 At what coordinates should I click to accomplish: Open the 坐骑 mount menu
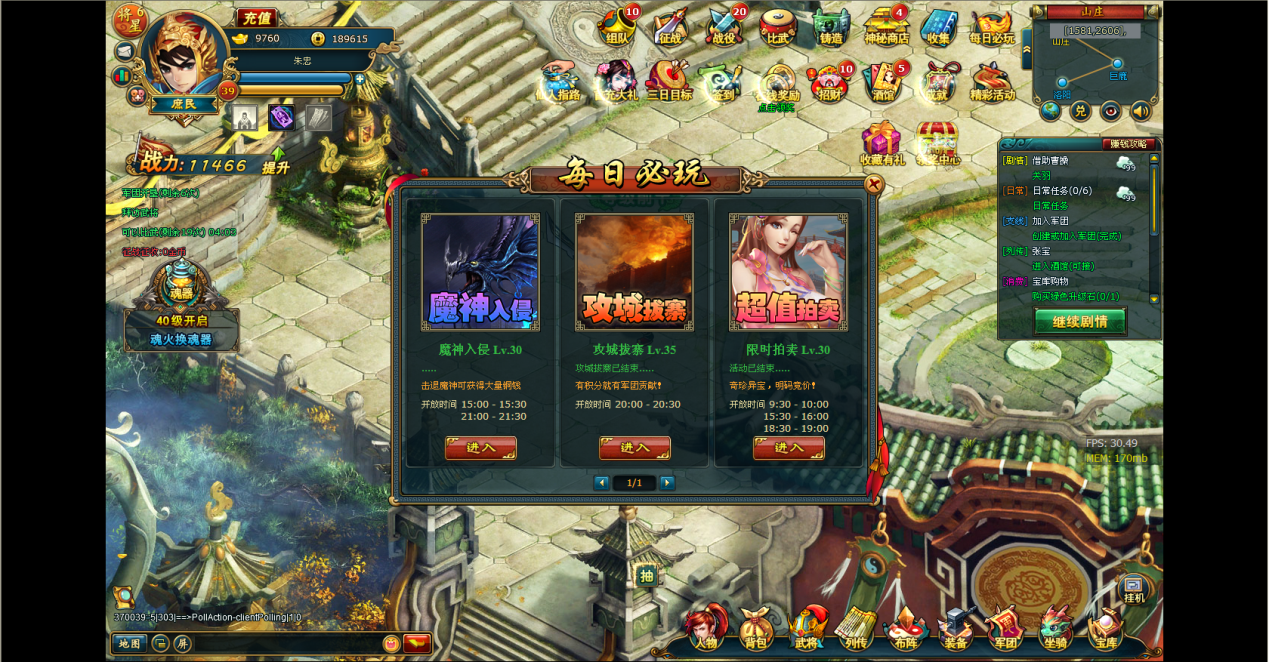(x=1055, y=629)
